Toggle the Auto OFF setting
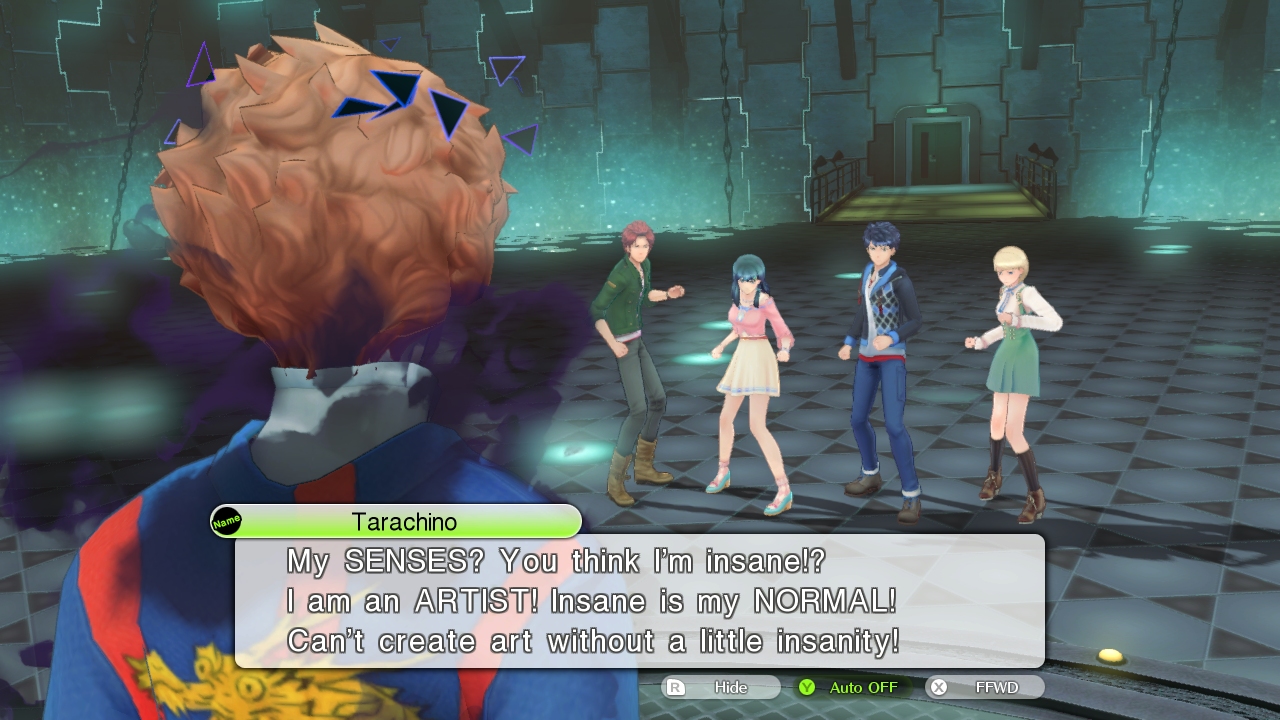 (x=852, y=687)
